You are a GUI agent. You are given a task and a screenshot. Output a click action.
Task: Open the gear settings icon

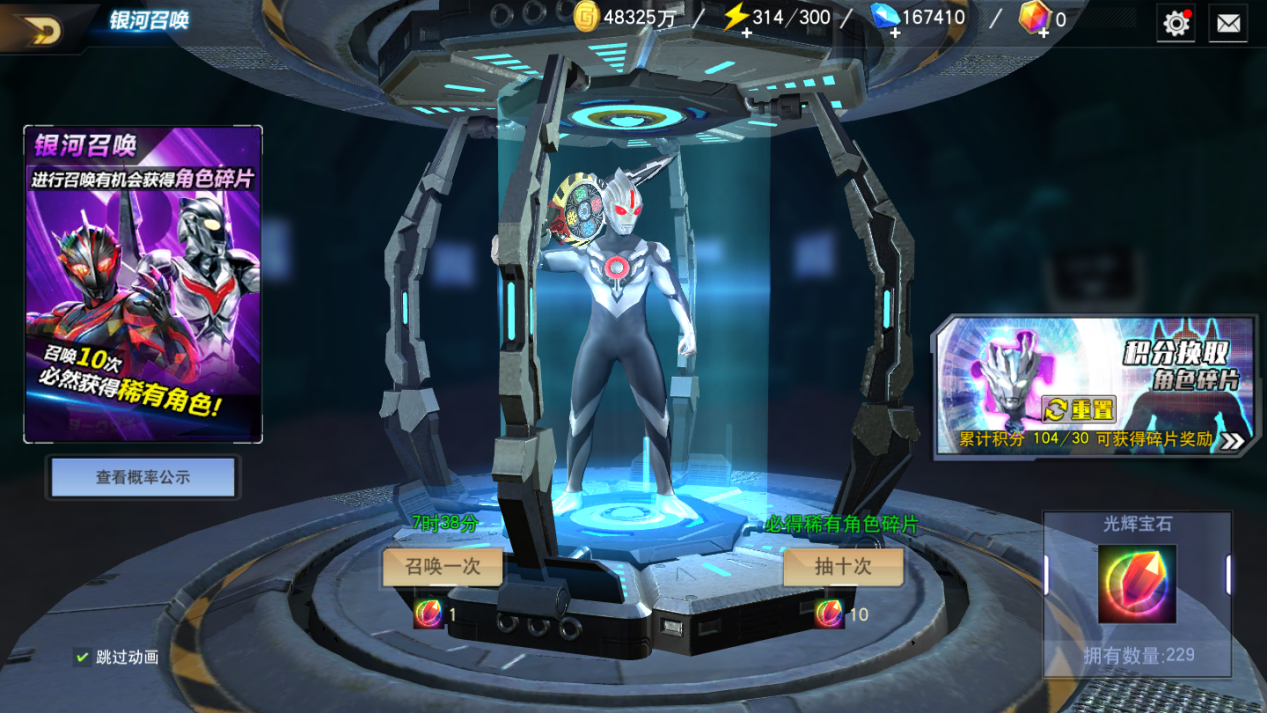tap(1176, 22)
